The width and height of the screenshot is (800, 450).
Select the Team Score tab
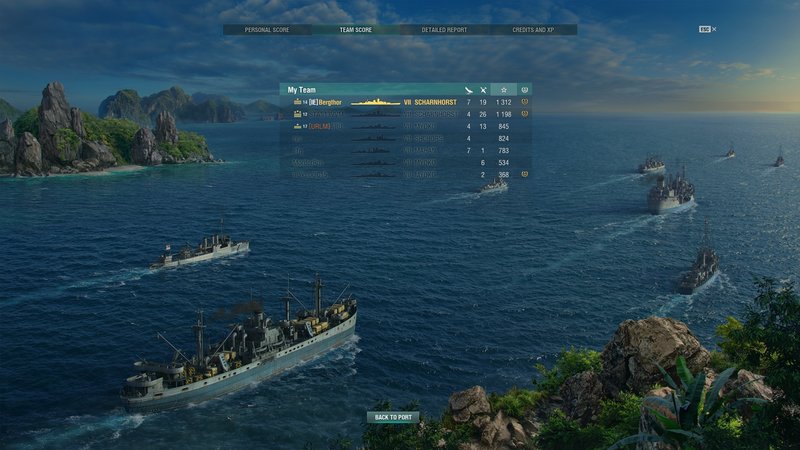point(355,30)
